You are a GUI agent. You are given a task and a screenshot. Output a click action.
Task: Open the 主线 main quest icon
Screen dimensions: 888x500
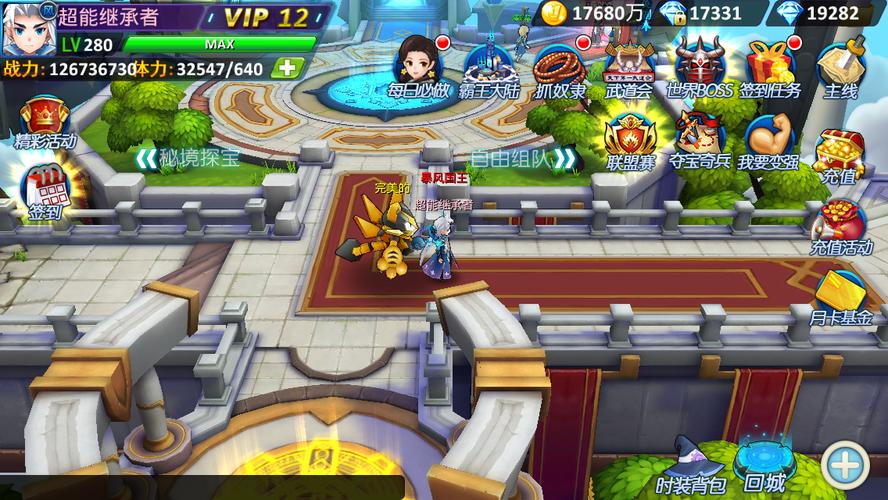[840, 68]
